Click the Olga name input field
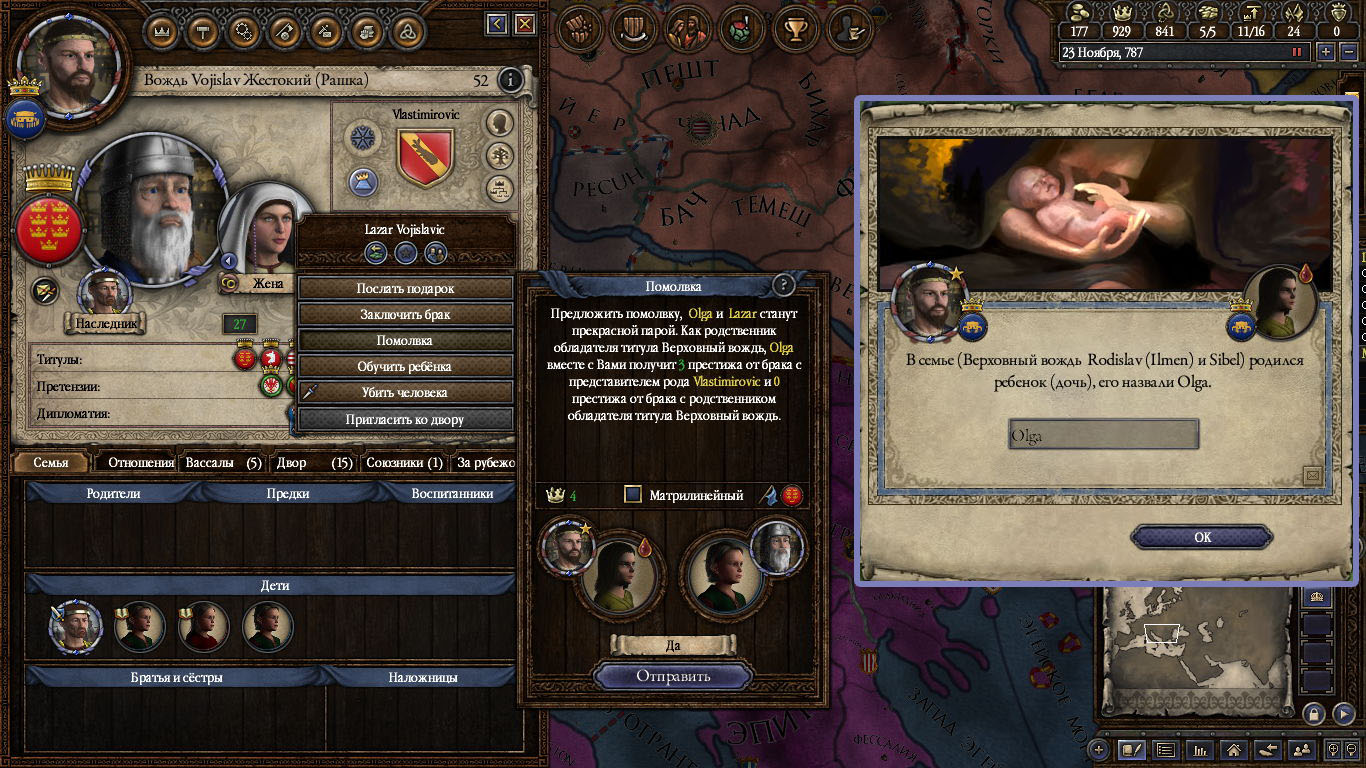Viewport: 1366px width, 768px height. 1103,435
